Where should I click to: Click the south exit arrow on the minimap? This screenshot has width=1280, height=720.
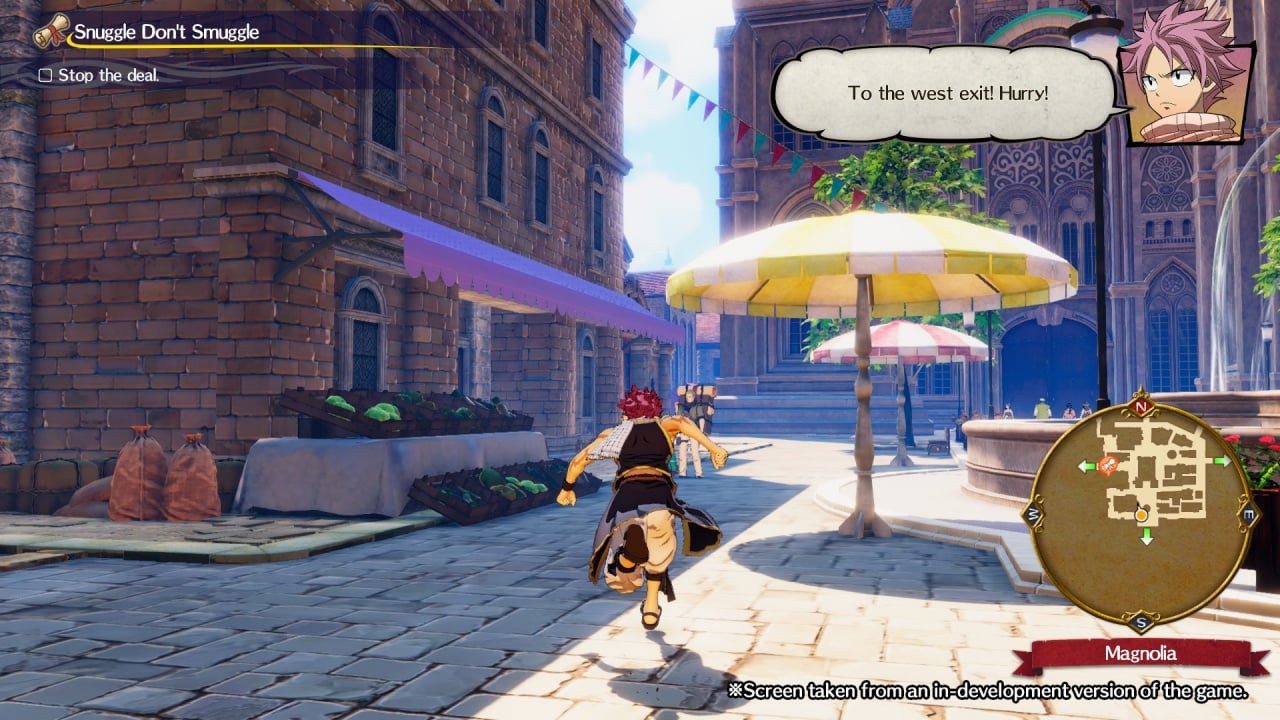pyautogui.click(x=1146, y=536)
